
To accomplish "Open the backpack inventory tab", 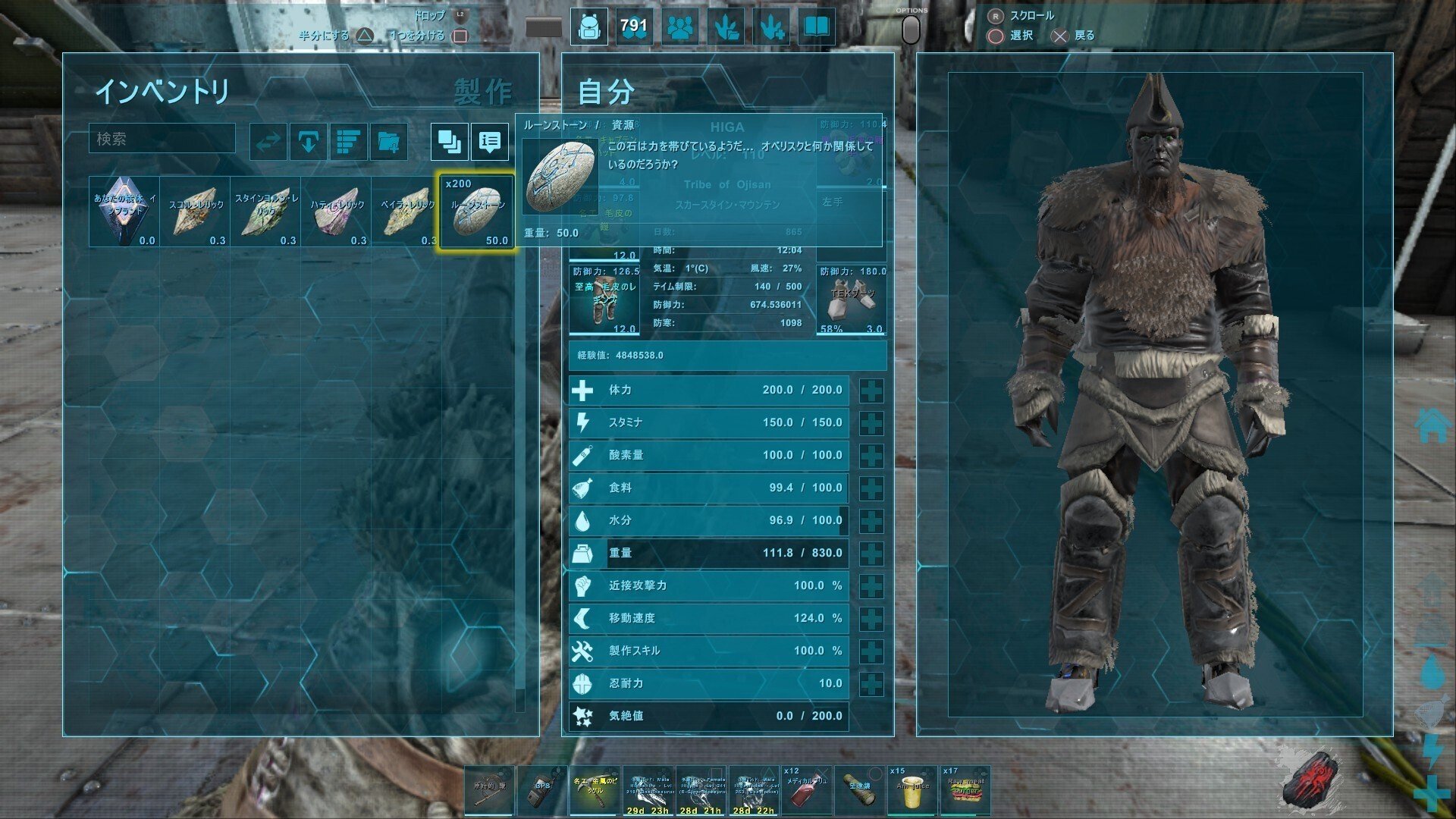I will click(588, 28).
